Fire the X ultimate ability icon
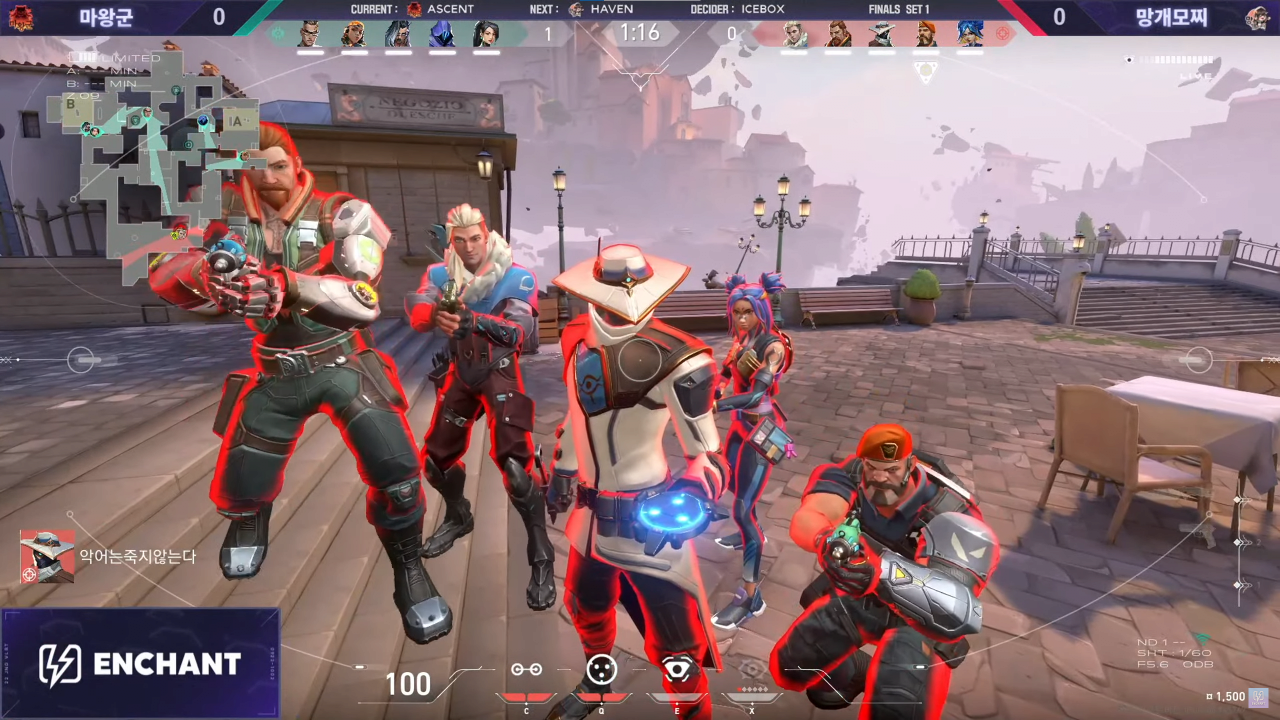Image resolution: width=1280 pixels, height=720 pixels. point(752,670)
